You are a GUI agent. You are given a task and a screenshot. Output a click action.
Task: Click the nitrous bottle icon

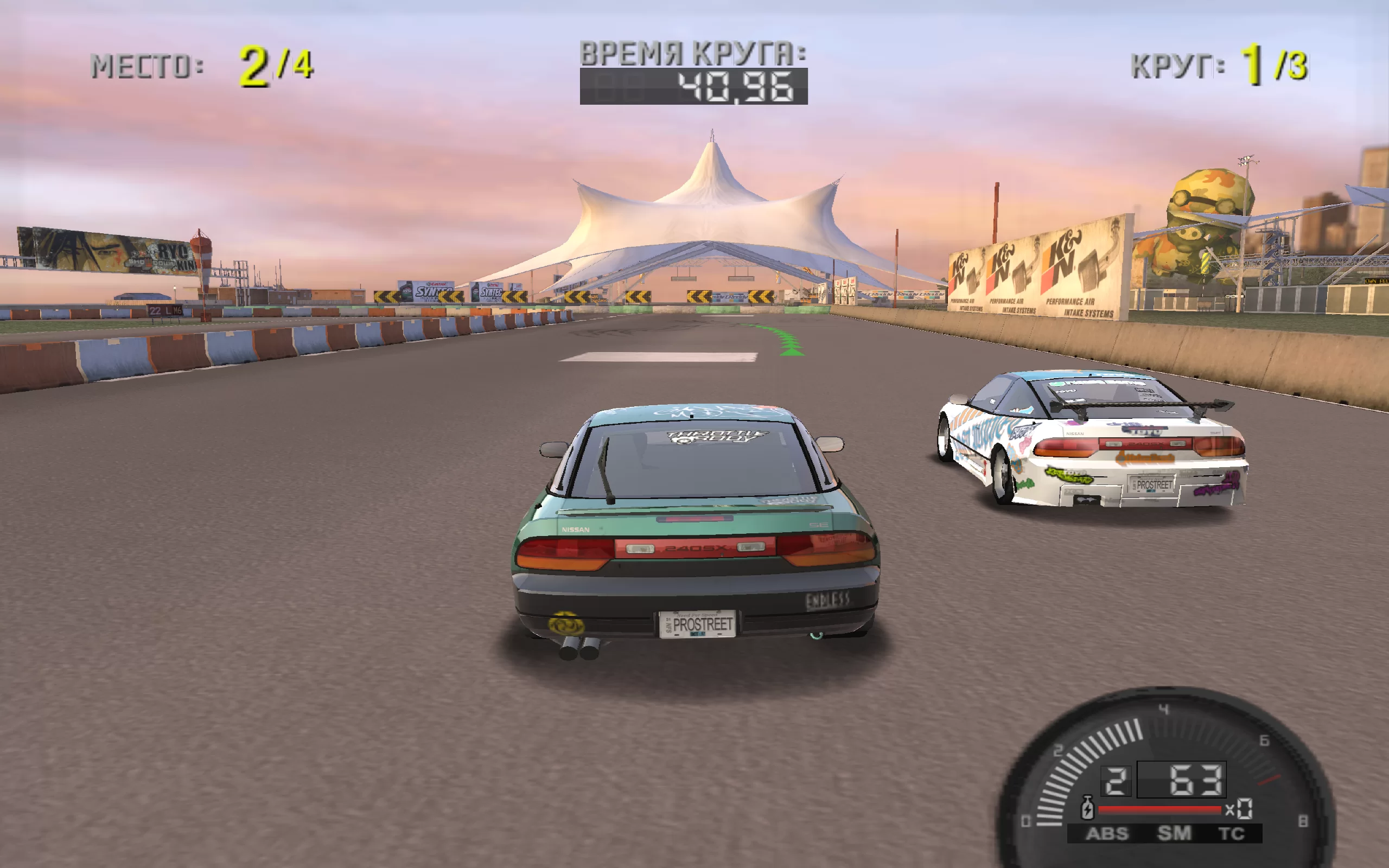pyautogui.click(x=1087, y=808)
